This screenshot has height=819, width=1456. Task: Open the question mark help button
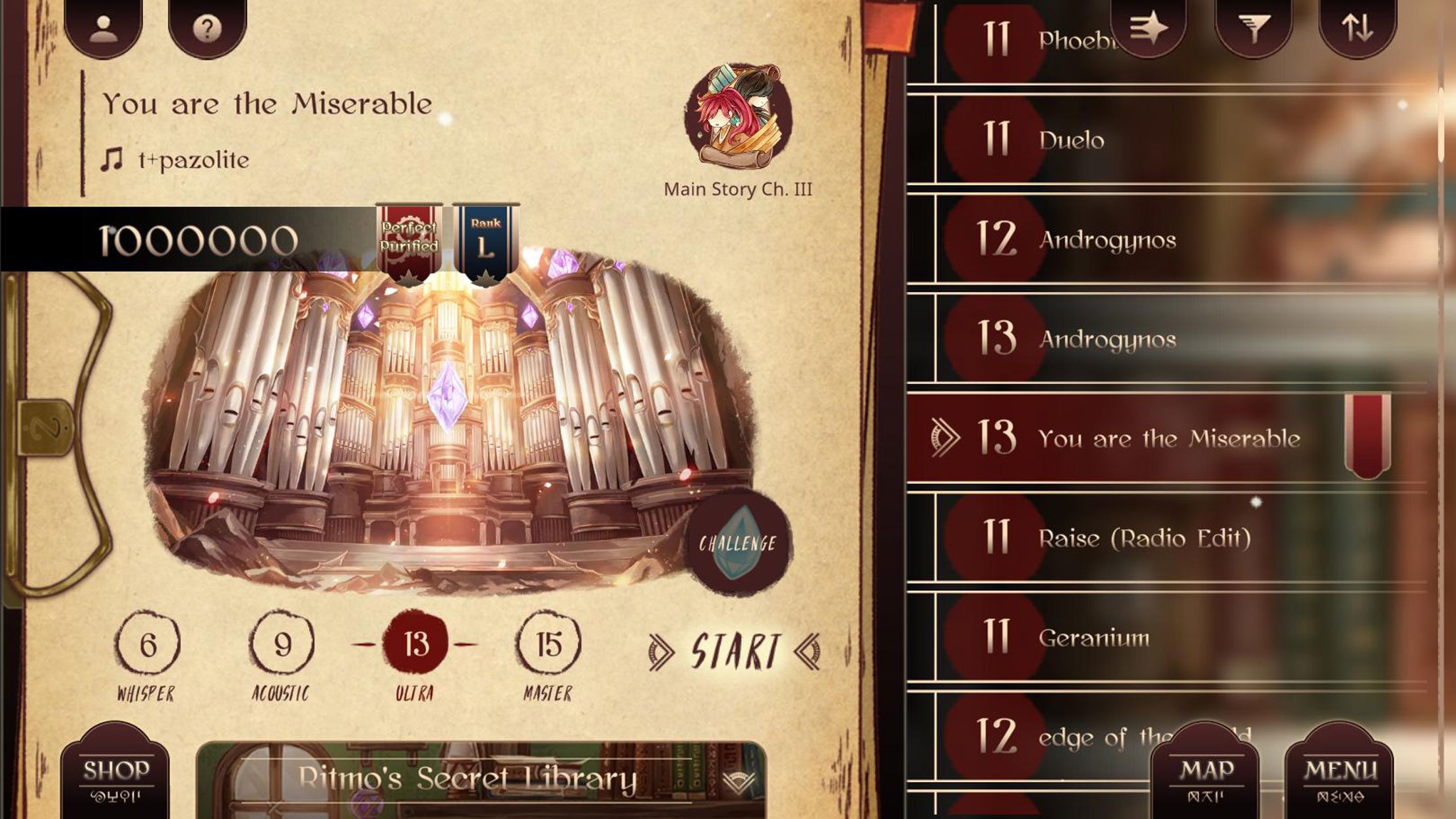click(207, 28)
